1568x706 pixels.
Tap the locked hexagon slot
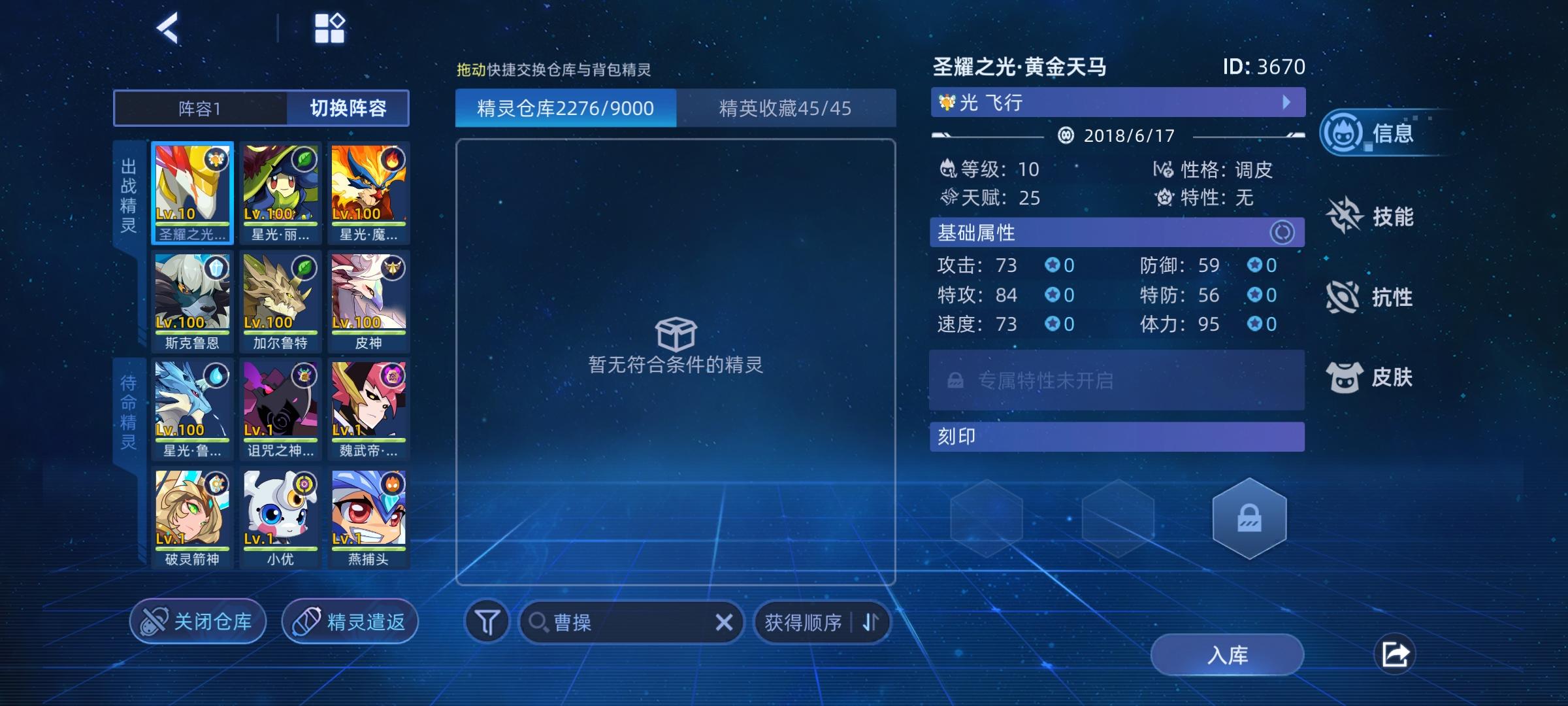pos(1249,518)
